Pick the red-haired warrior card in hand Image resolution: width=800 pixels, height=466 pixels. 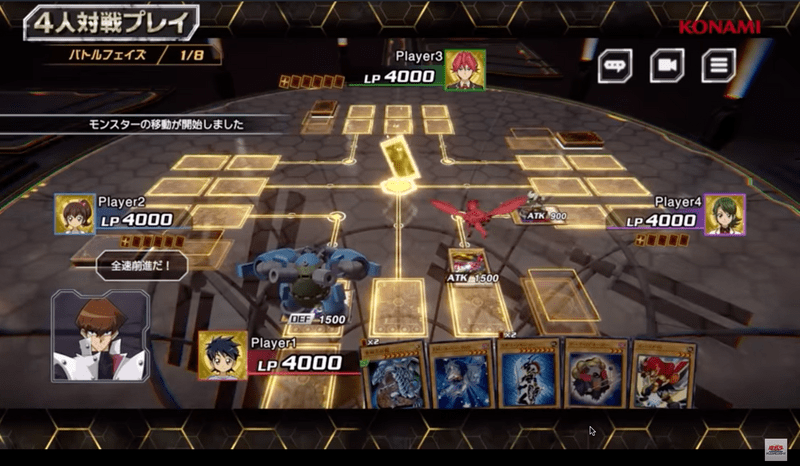tap(663, 374)
